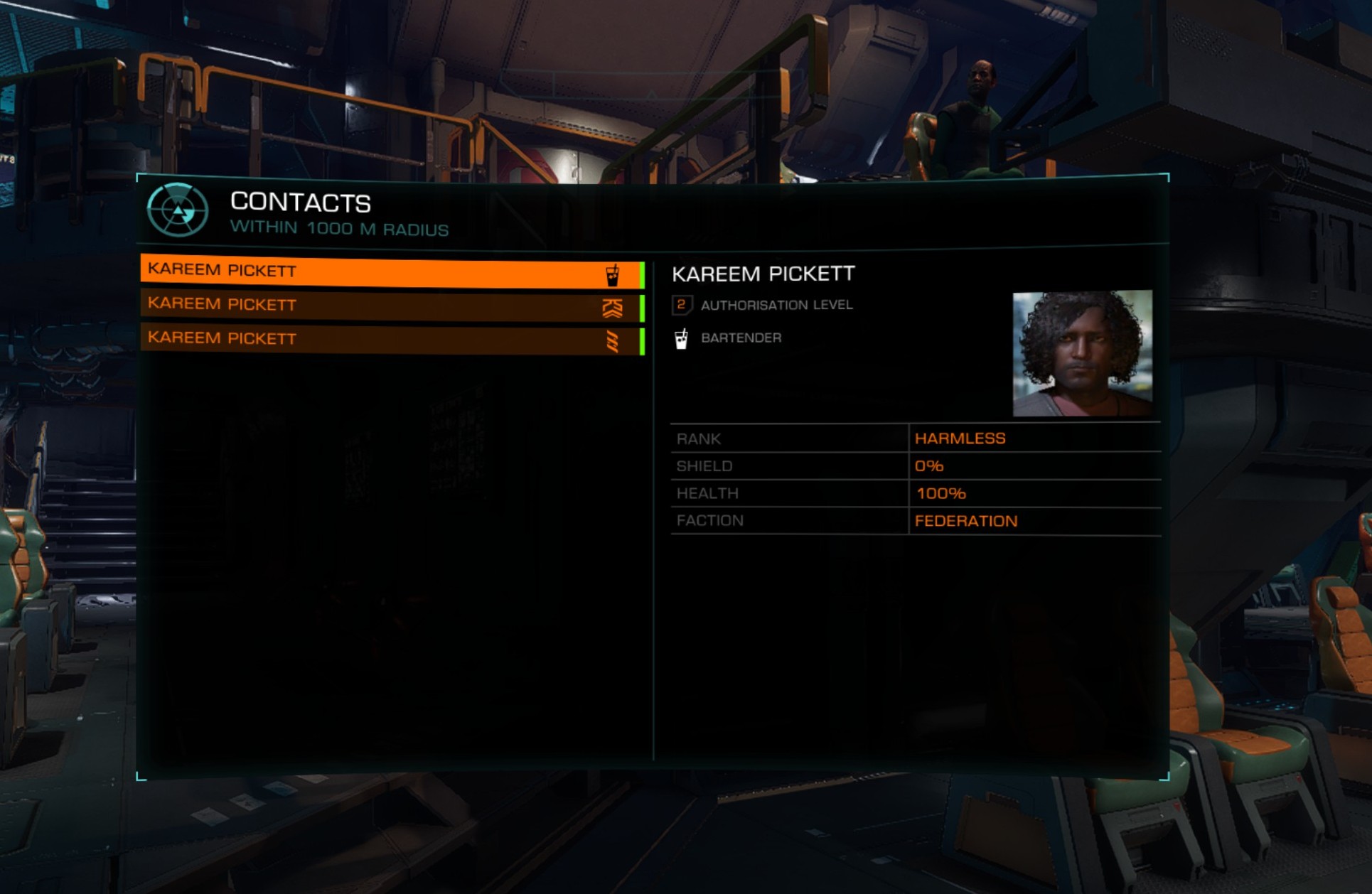Pick the contact row with diagonal stripes icon
Viewport: 1372px width, 894px height.
391,340
